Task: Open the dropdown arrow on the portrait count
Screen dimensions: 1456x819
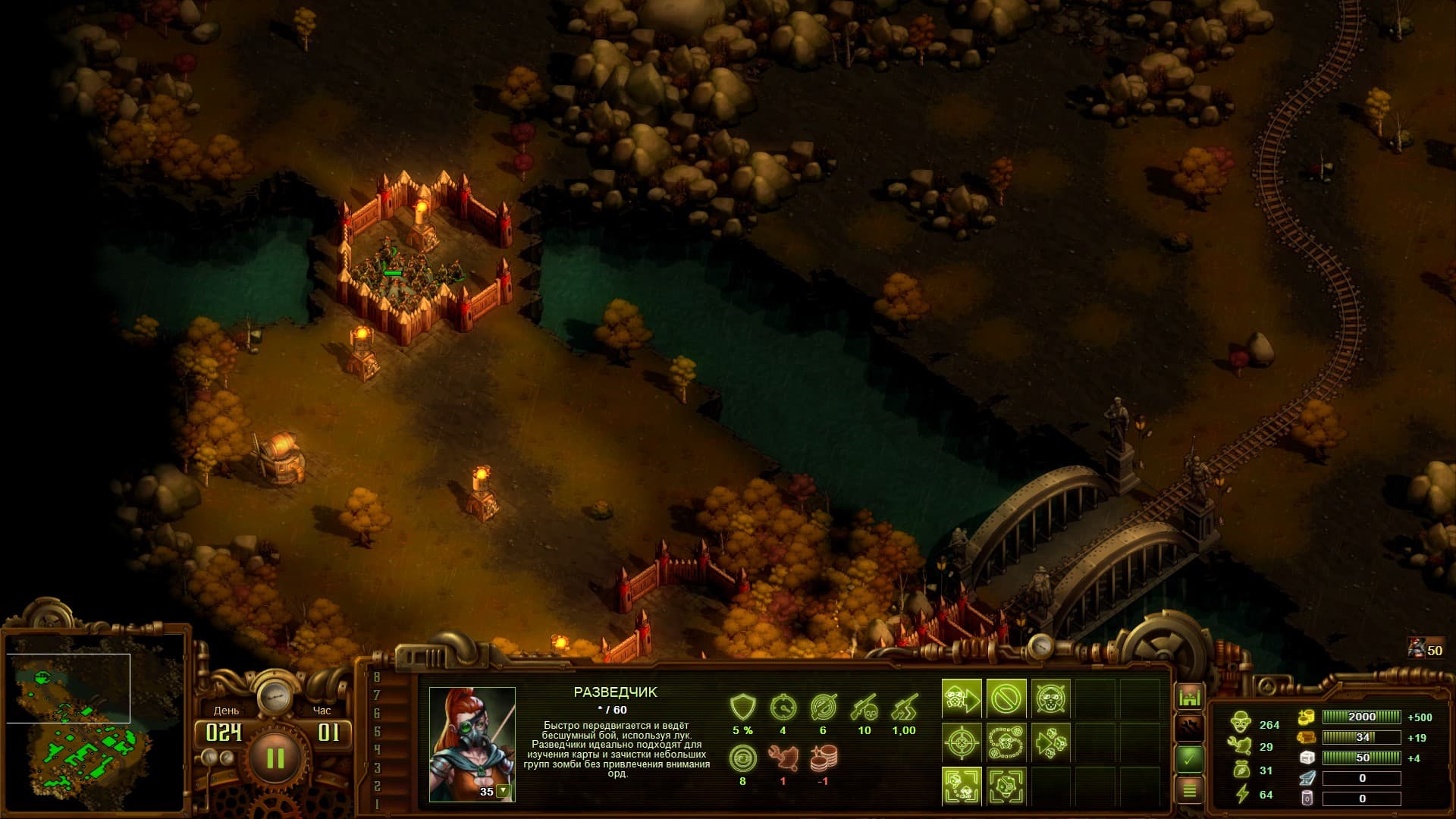Action: tap(502, 791)
